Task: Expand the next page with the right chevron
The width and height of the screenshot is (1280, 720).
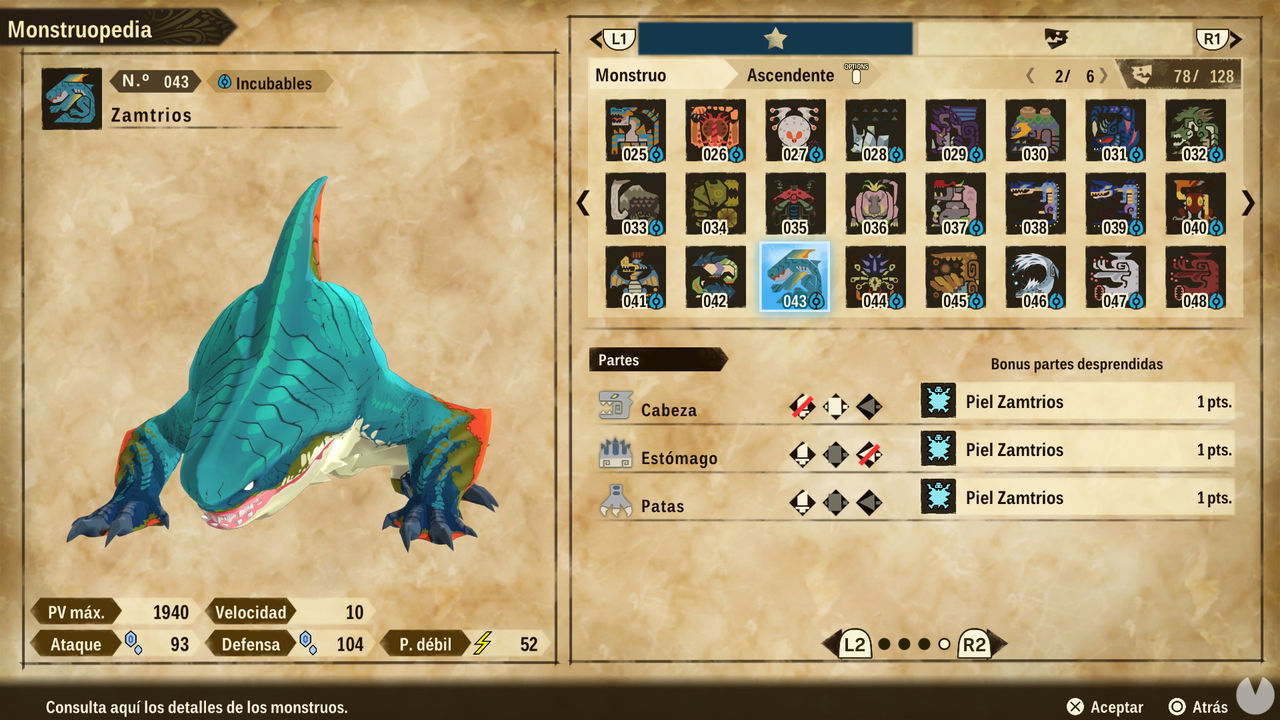Action: coord(1247,202)
